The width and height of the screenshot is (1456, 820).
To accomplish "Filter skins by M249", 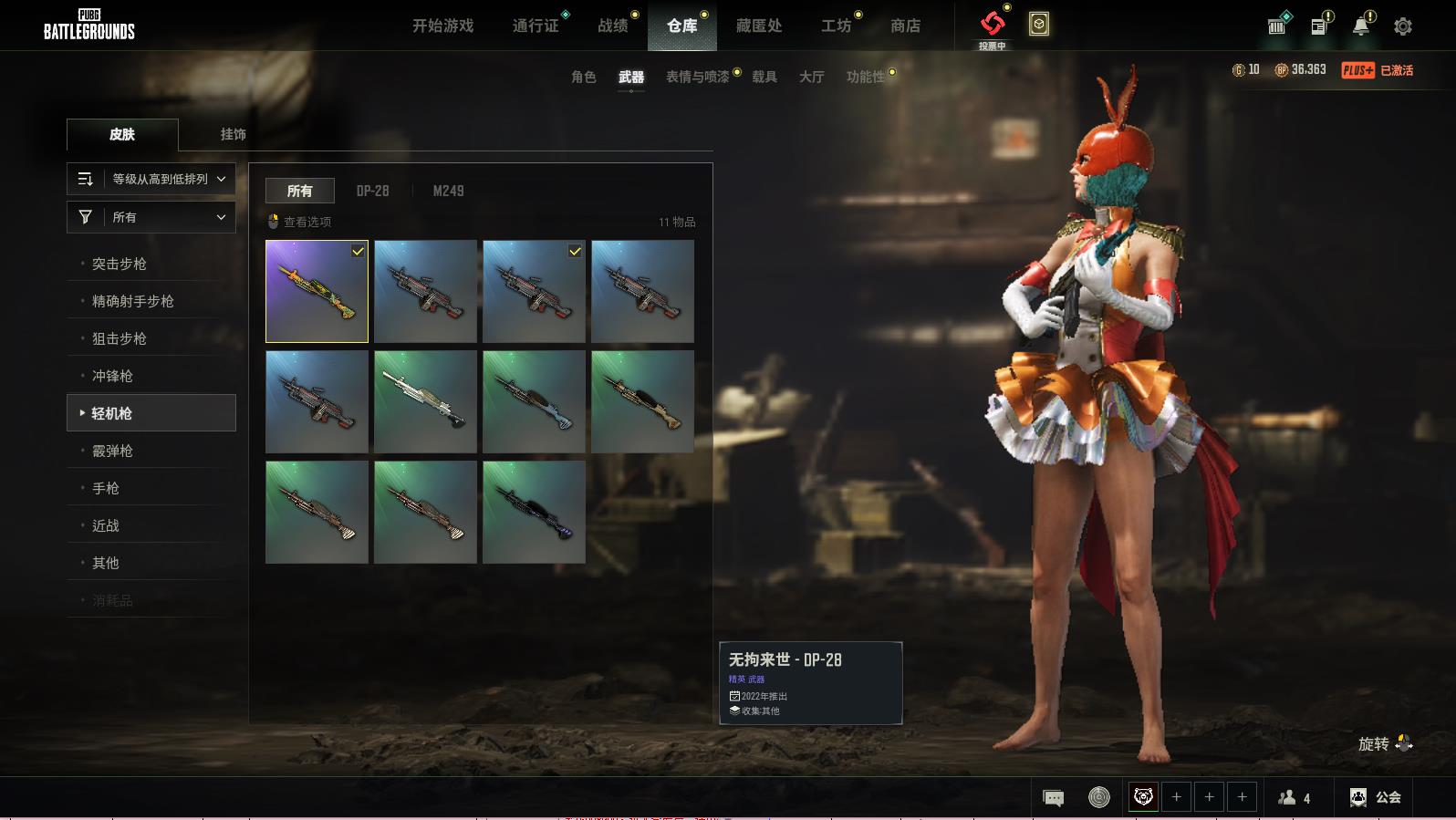I will pyautogui.click(x=448, y=191).
